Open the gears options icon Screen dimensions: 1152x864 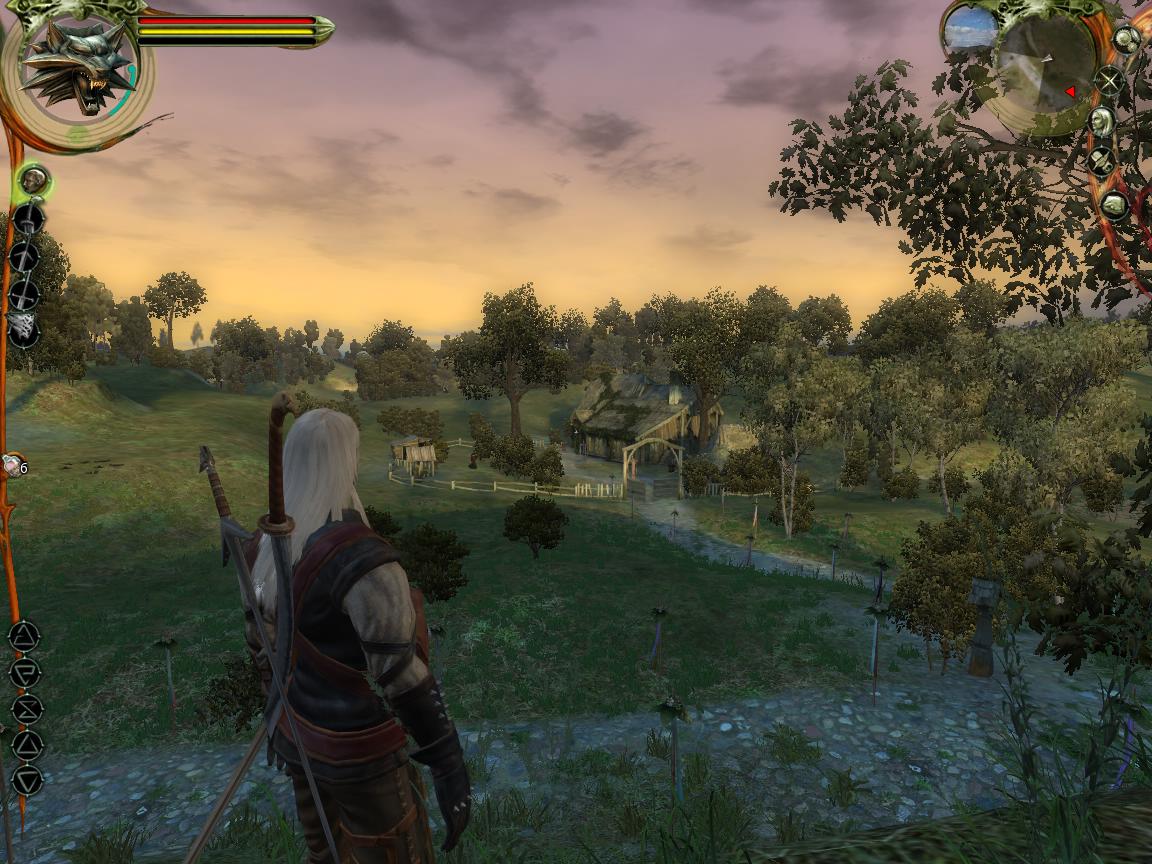pyautogui.click(x=1126, y=39)
